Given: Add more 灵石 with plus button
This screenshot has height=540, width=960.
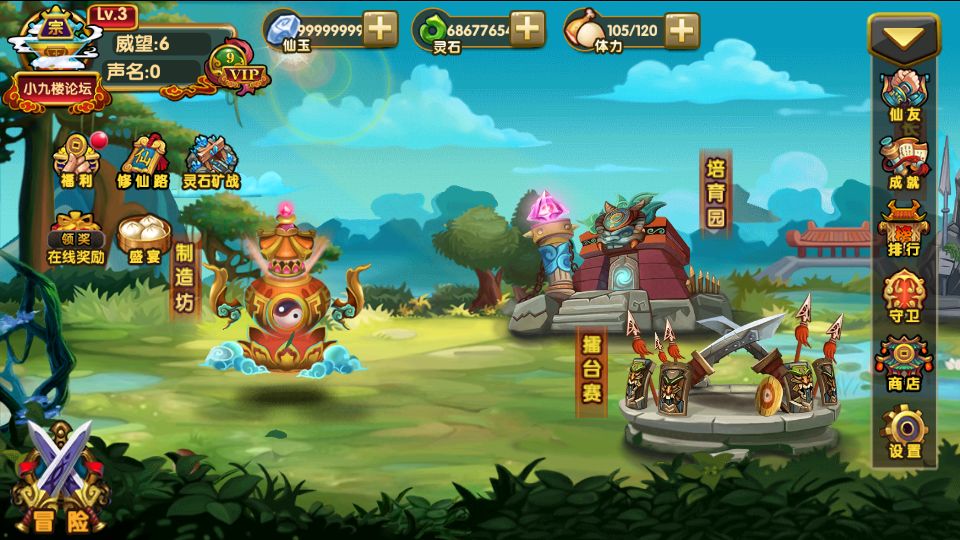Looking at the screenshot, I should pos(527,29).
